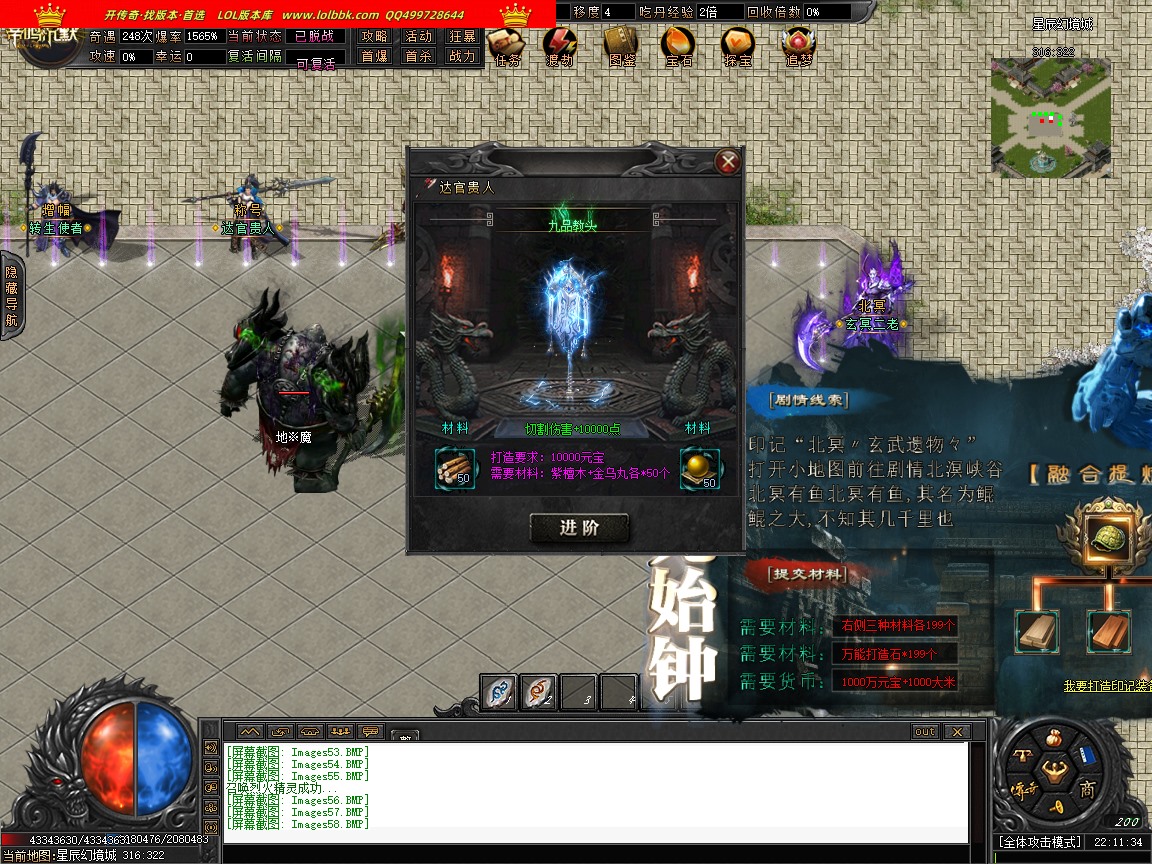Screen dimensions: 1152x864
Task: Open the 活动 events button
Action: 418,36
